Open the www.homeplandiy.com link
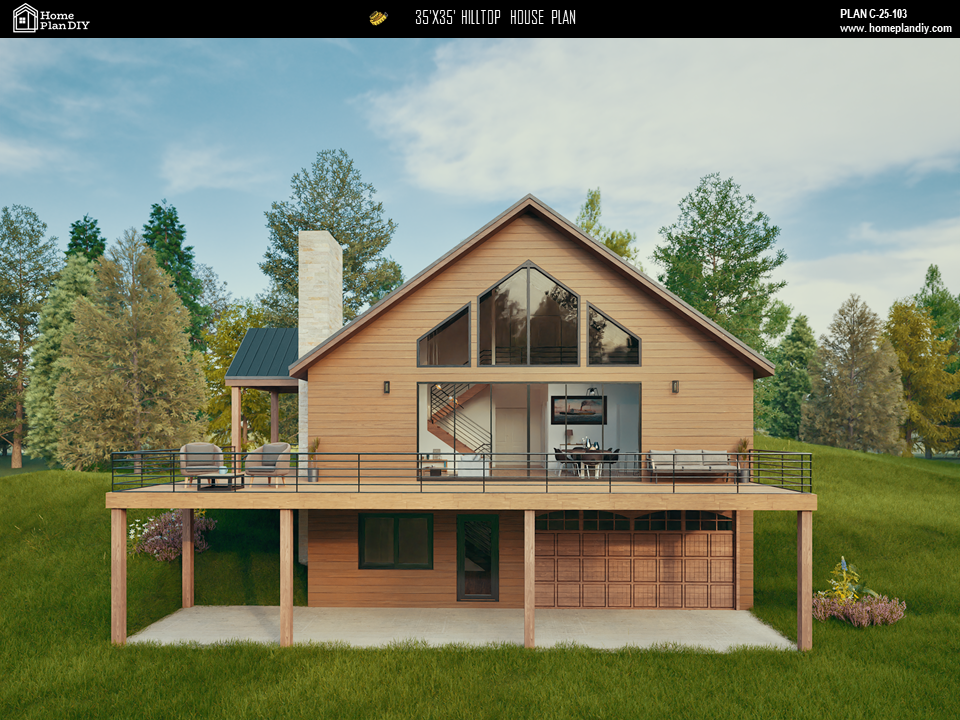This screenshot has width=960, height=720. (x=894, y=28)
